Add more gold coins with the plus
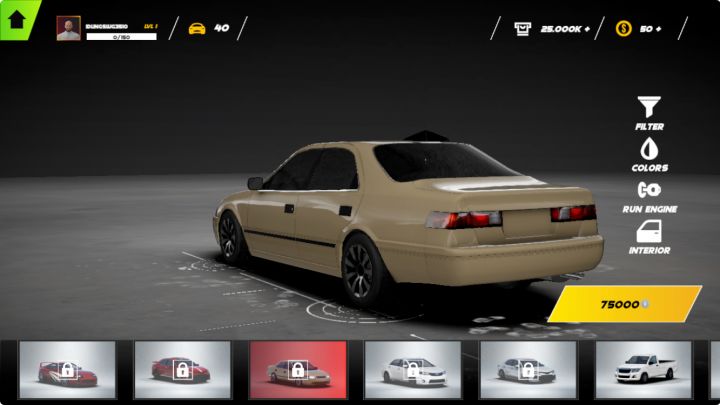The height and width of the screenshot is (405, 720). [x=657, y=28]
